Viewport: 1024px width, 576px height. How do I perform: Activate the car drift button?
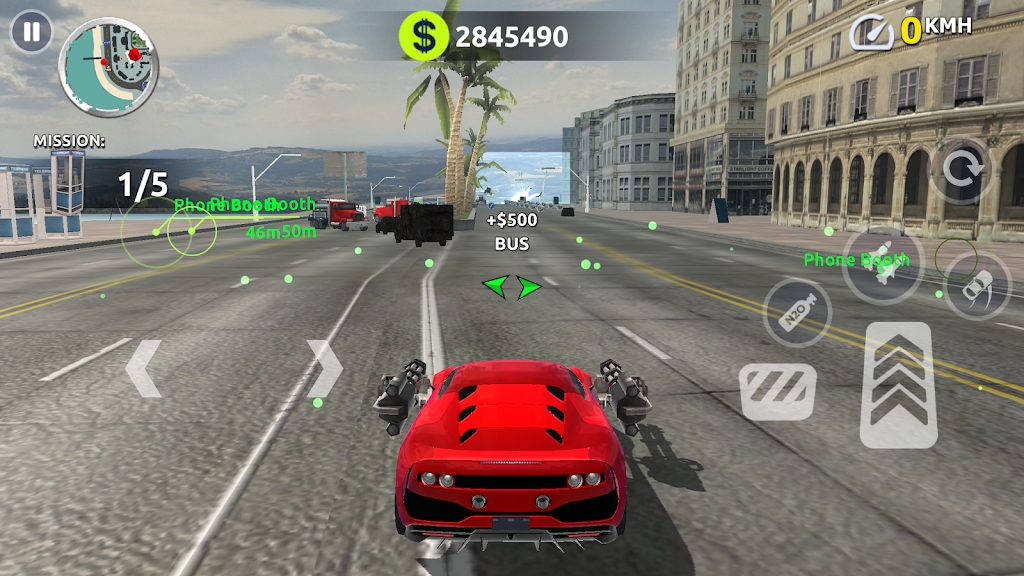(x=977, y=285)
